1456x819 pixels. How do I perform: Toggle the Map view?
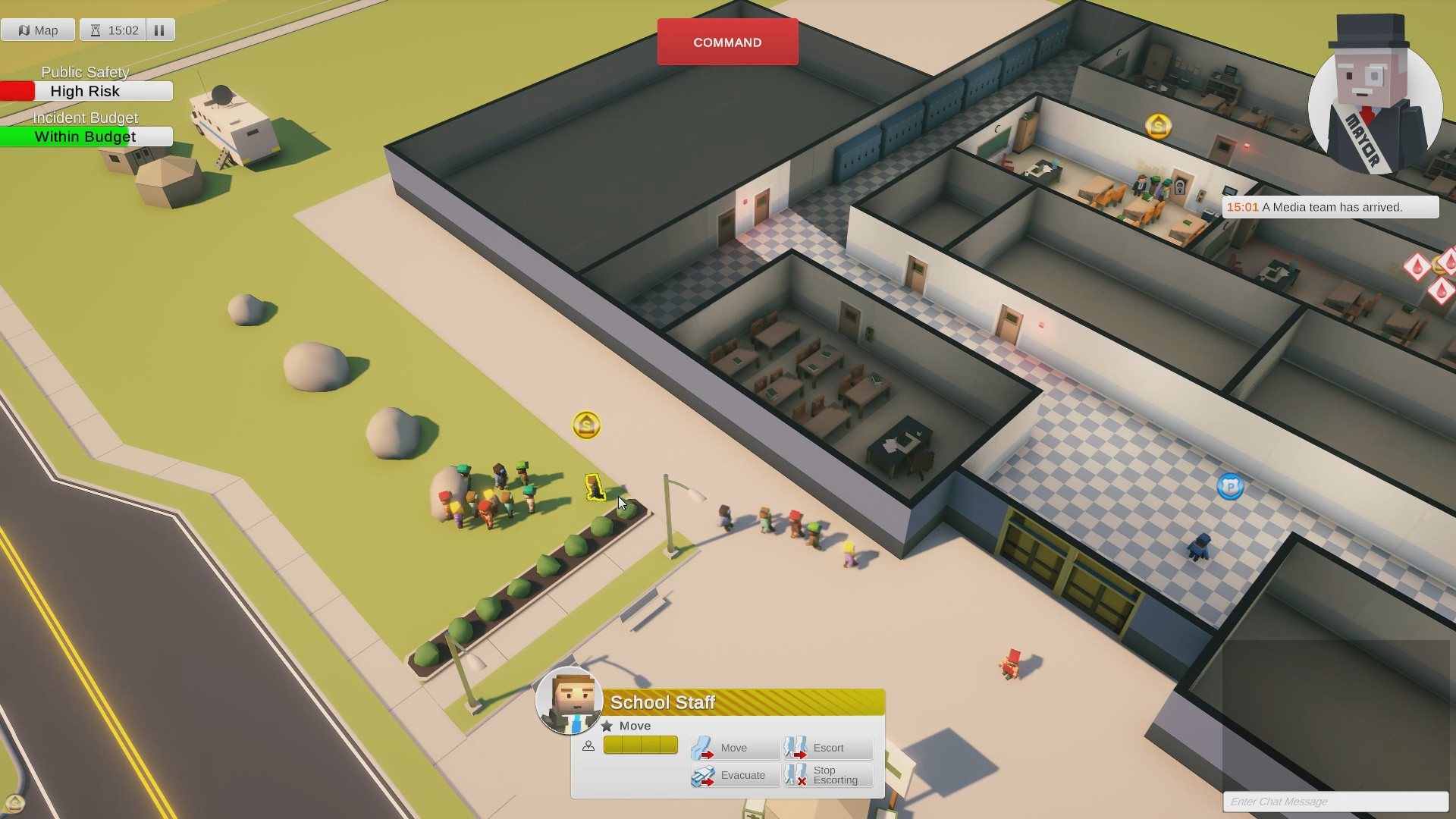pos(38,30)
